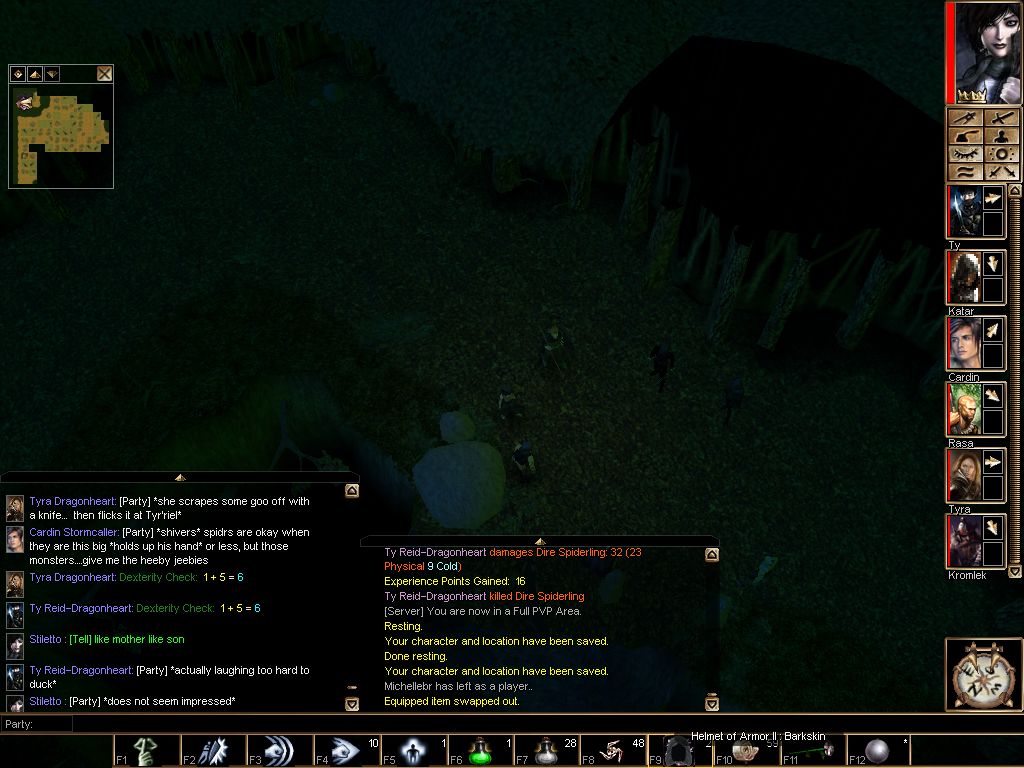The width and height of the screenshot is (1024, 768).
Task: Select party member Katar's portrait
Action: (x=963, y=277)
